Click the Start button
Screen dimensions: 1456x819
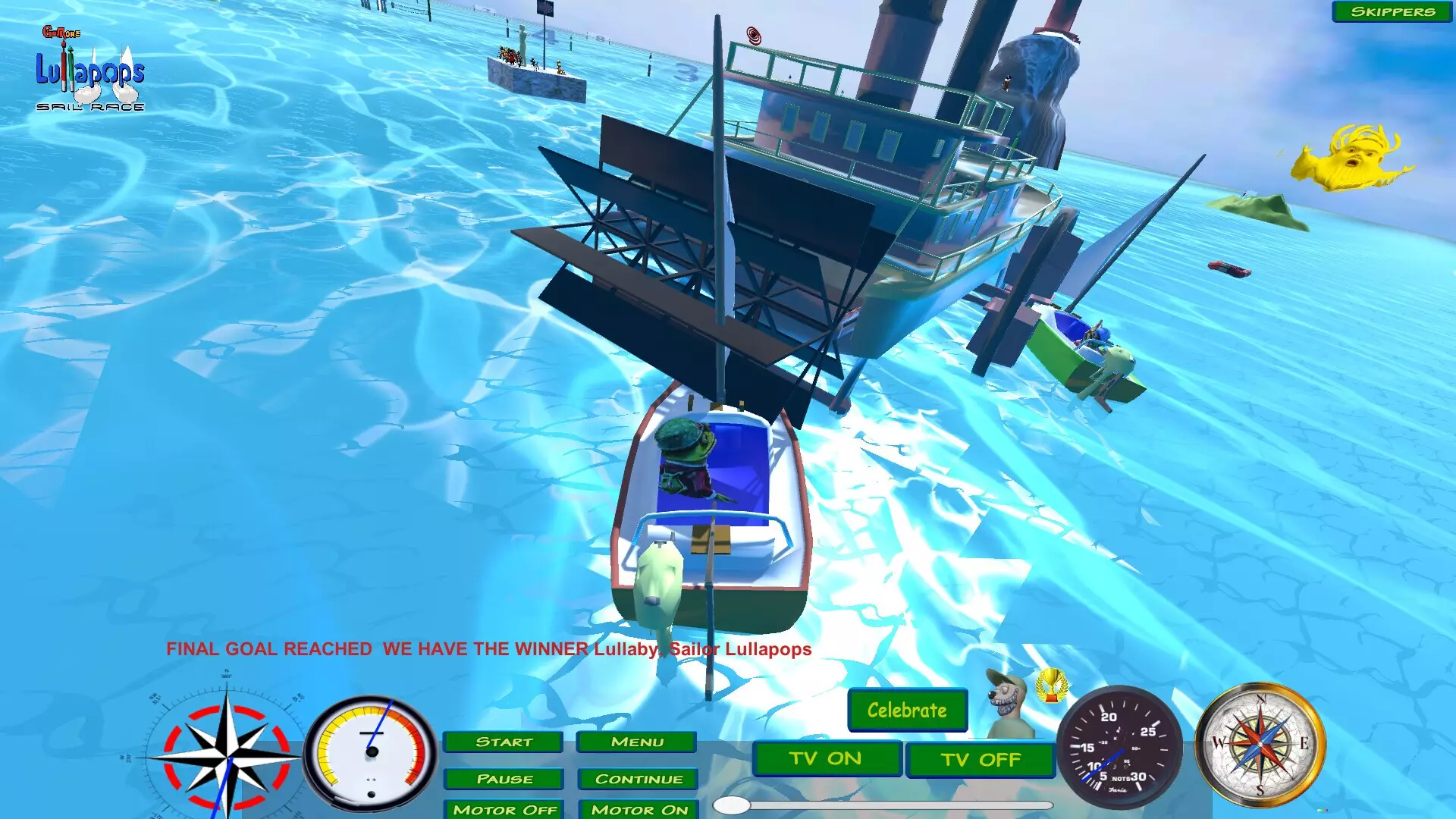(504, 742)
